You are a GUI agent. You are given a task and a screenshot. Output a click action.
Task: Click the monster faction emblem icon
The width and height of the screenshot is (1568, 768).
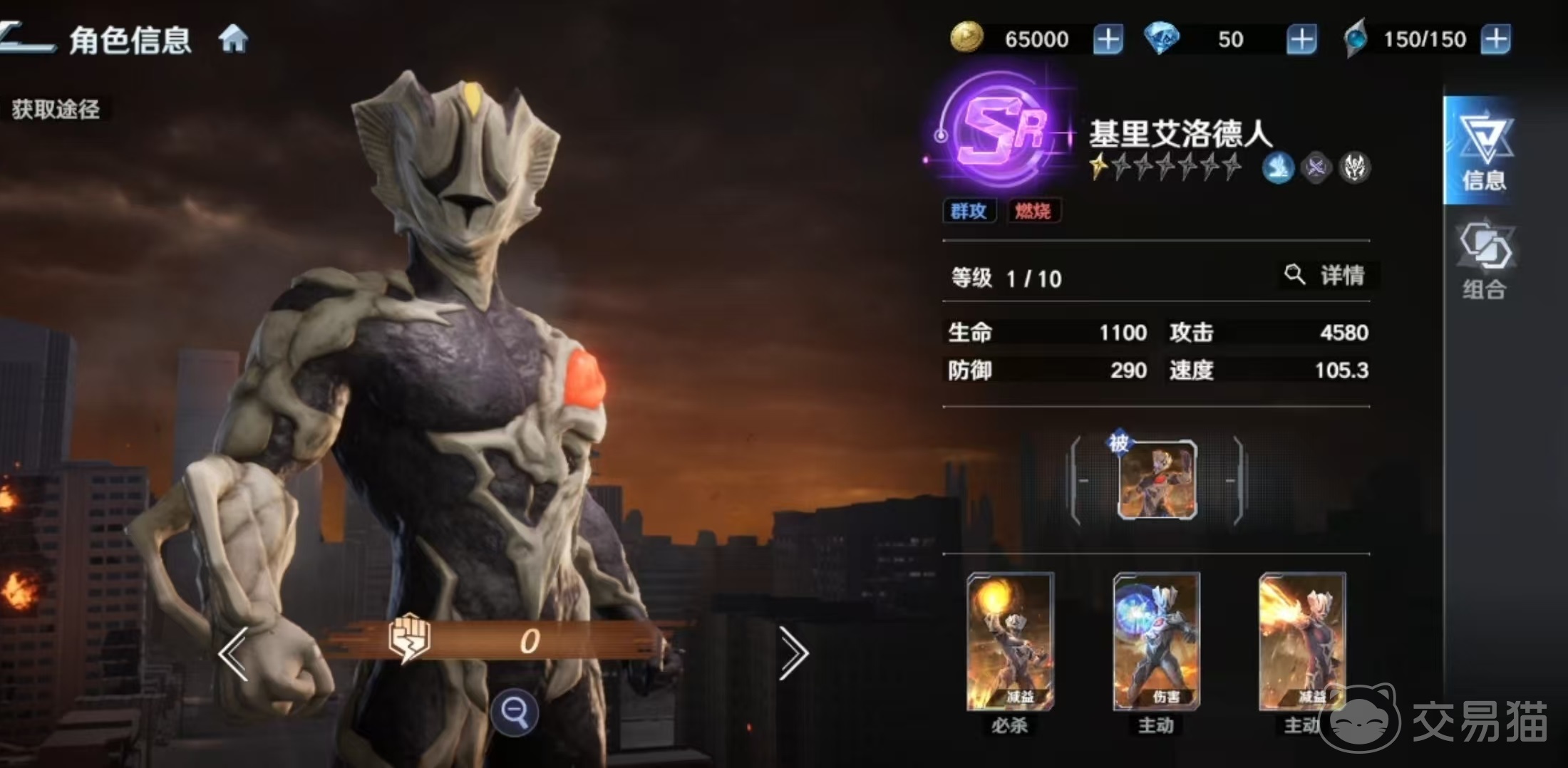[x=1356, y=167]
